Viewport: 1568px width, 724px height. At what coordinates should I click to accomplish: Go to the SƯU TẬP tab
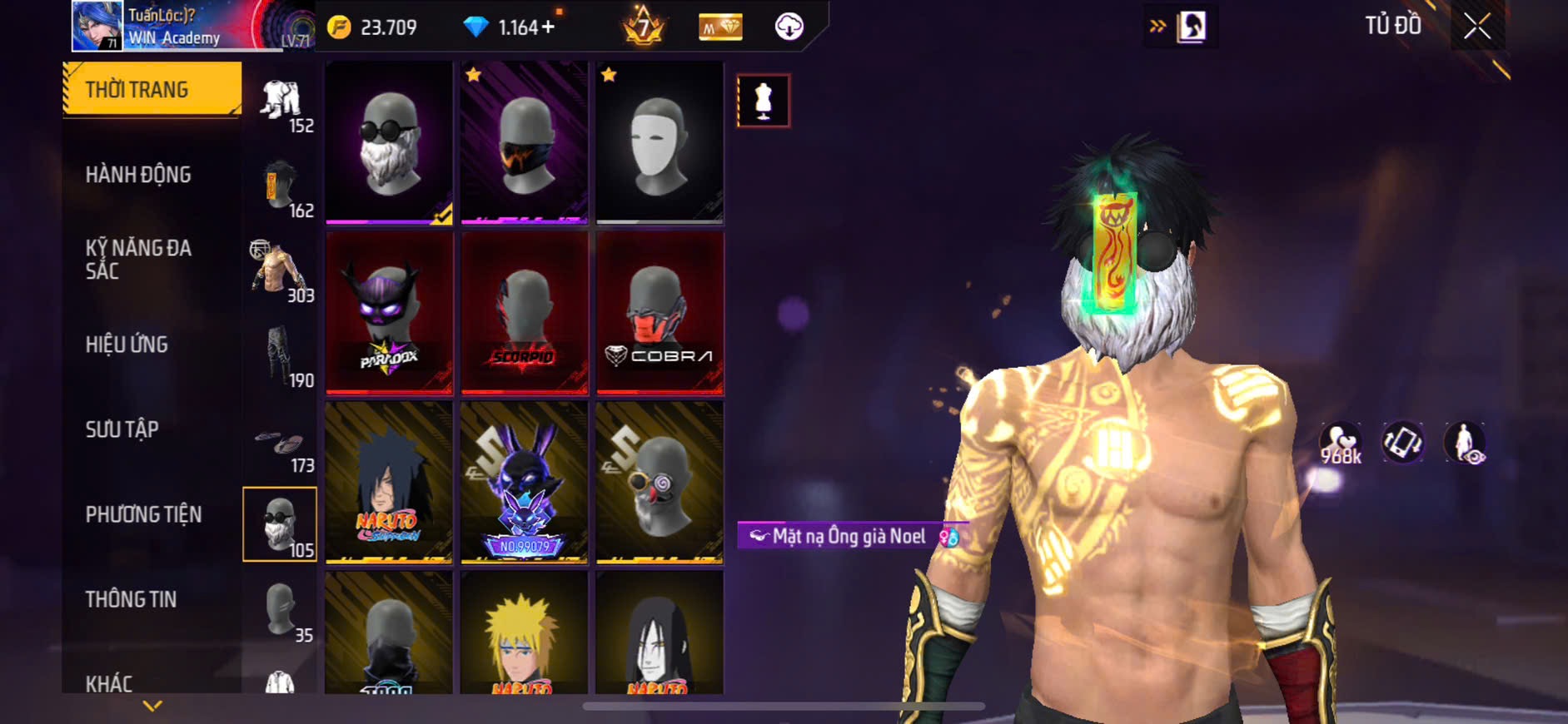pos(122,429)
